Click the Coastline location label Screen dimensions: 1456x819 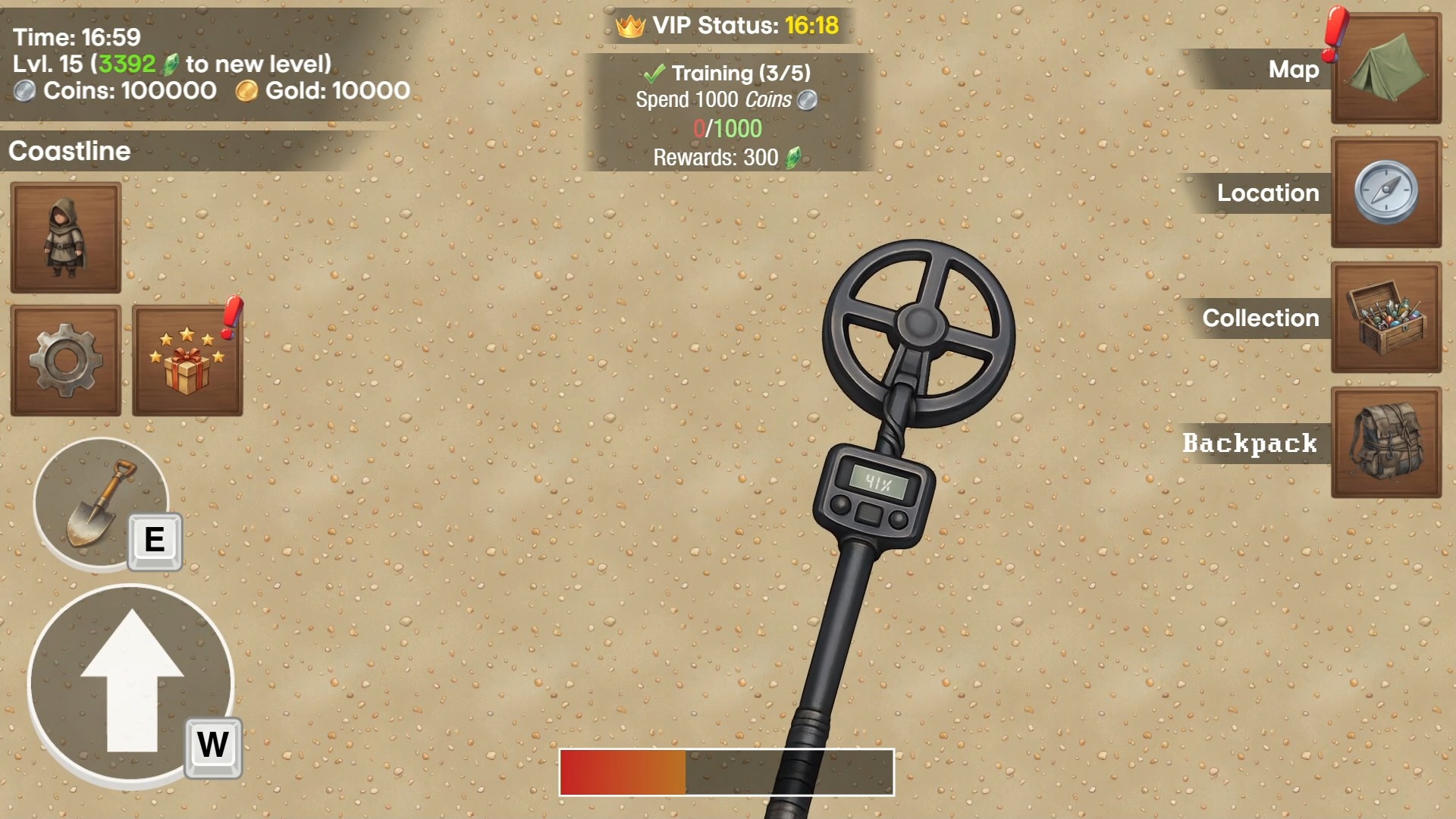pos(69,151)
